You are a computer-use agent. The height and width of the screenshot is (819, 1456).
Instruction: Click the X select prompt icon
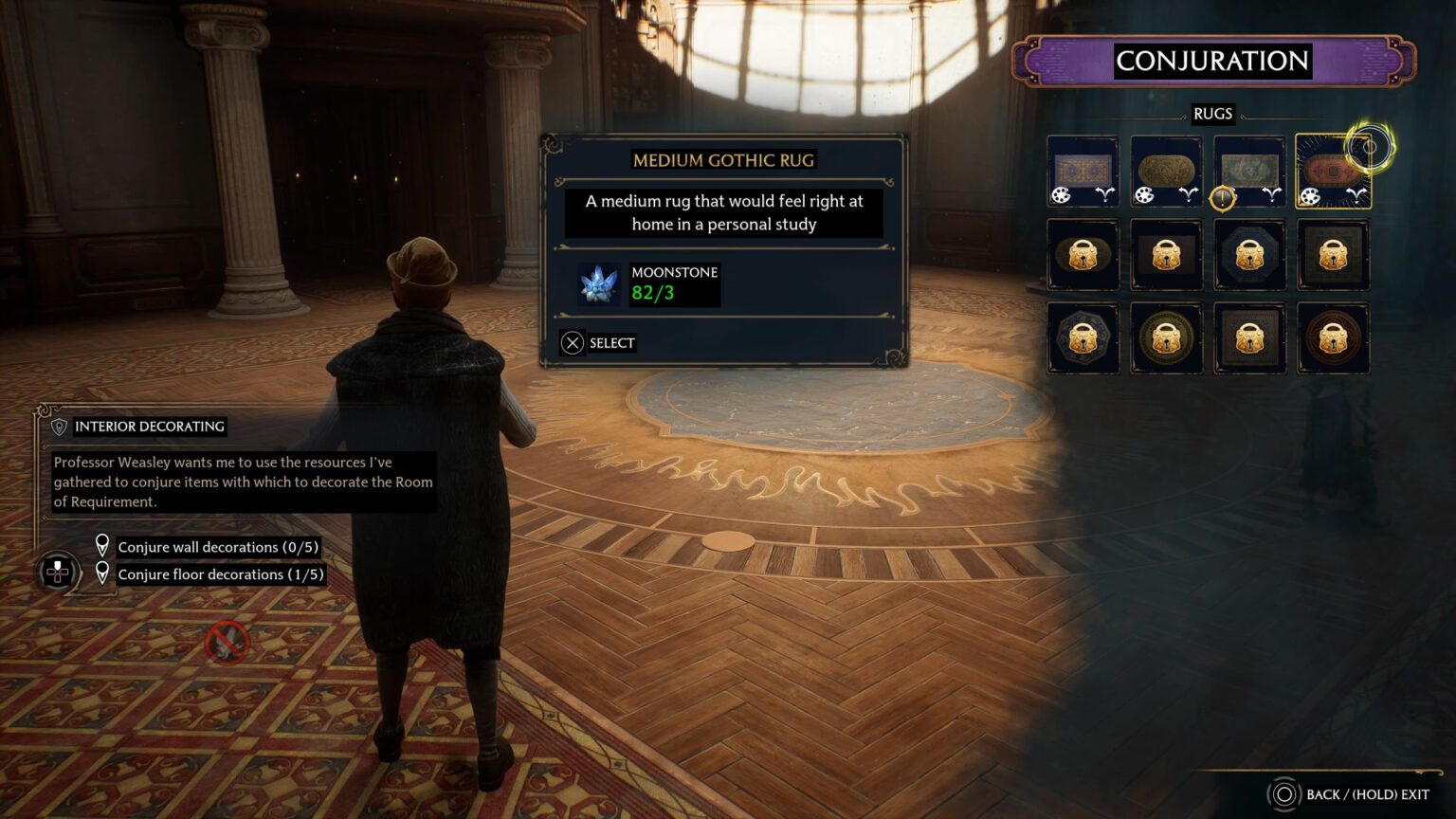tap(573, 342)
